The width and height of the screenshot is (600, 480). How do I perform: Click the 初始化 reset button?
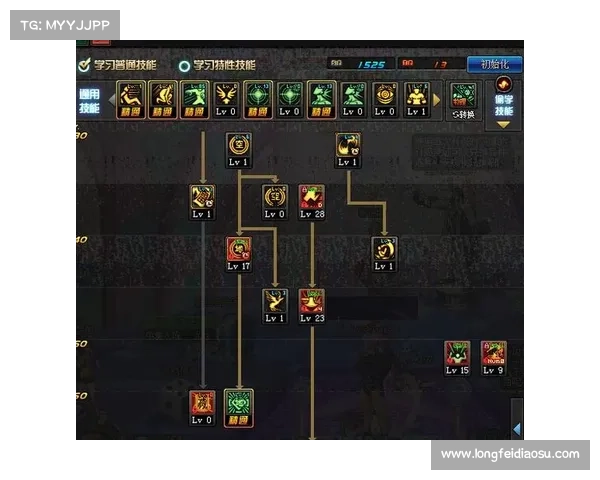(496, 64)
